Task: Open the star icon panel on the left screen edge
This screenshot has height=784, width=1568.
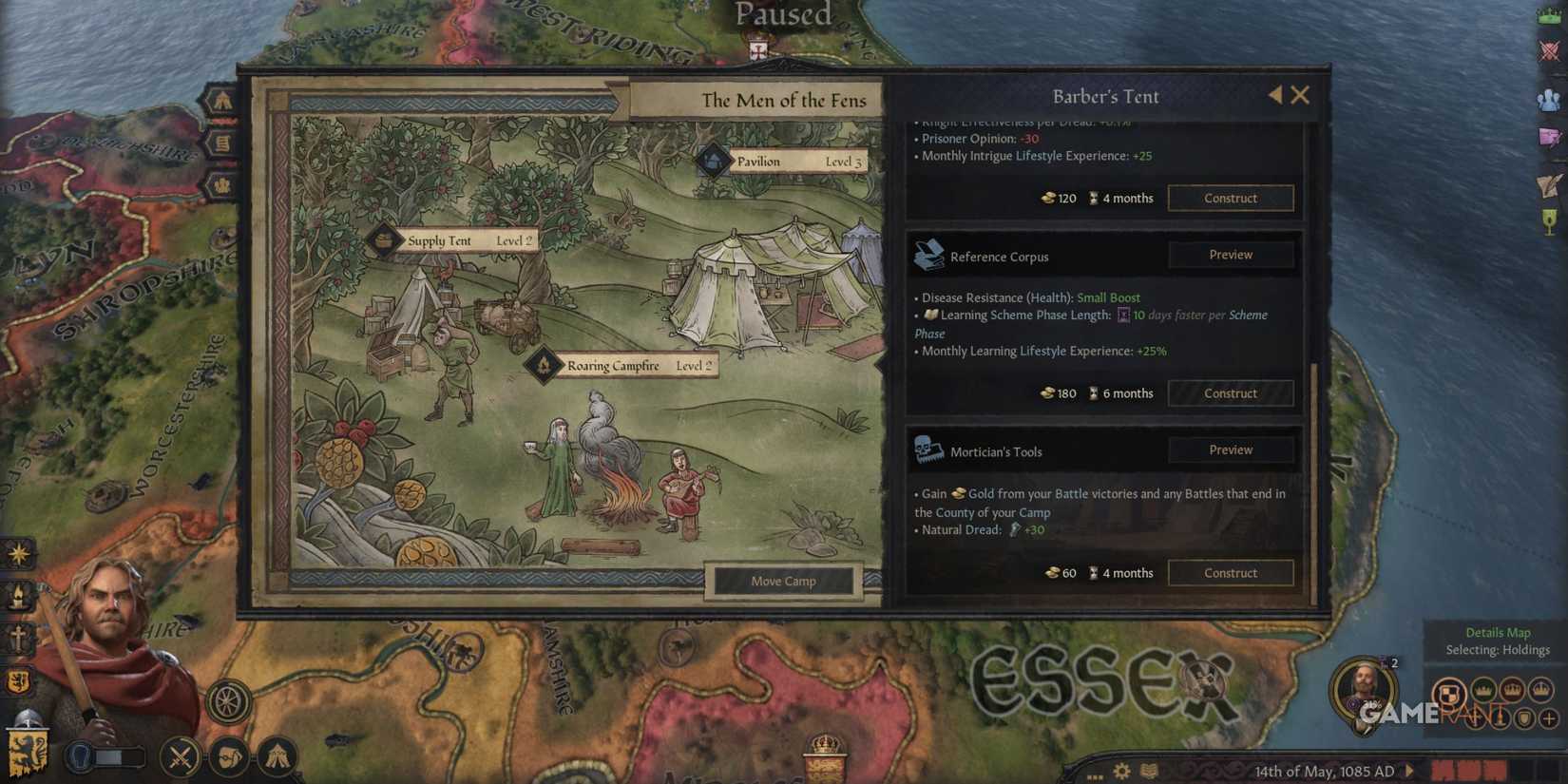Action: click(x=17, y=553)
